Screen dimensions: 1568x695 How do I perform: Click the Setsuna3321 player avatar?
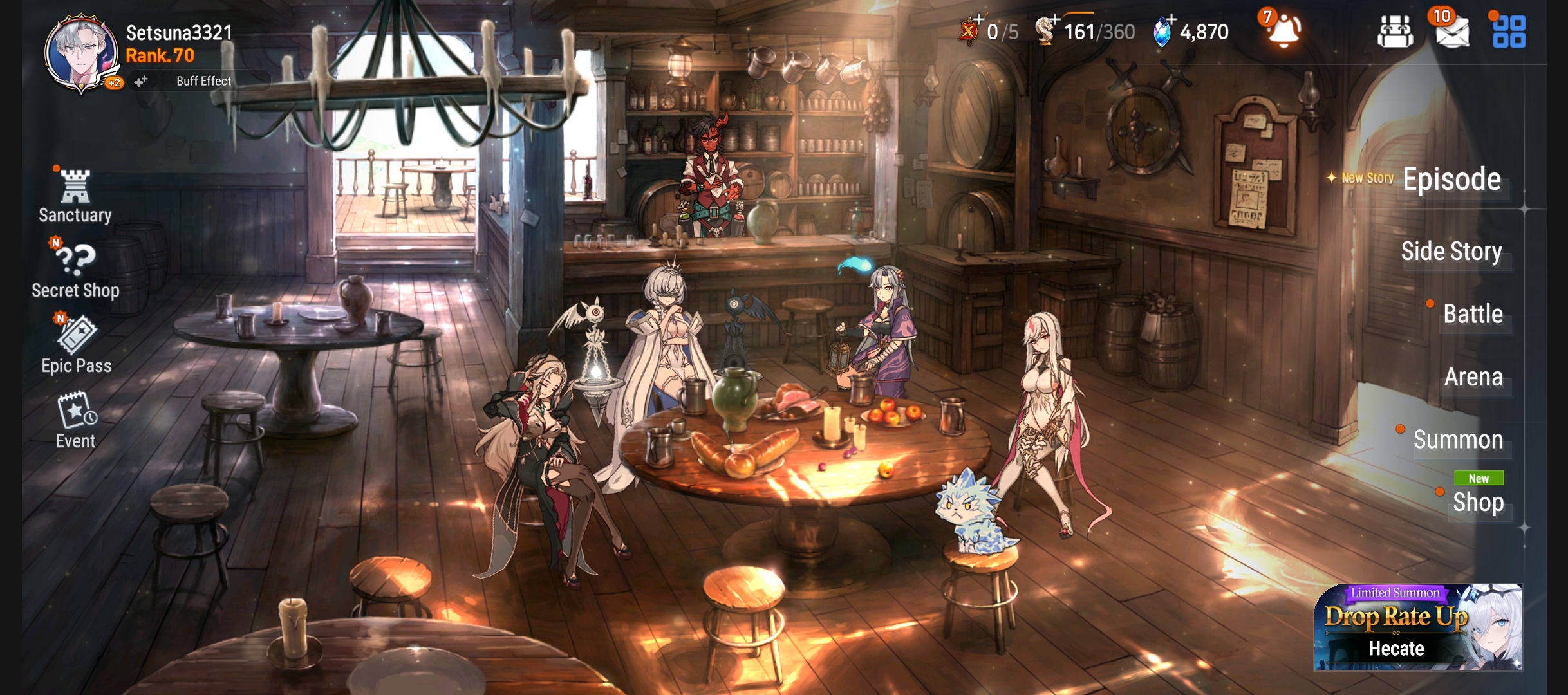[x=81, y=51]
